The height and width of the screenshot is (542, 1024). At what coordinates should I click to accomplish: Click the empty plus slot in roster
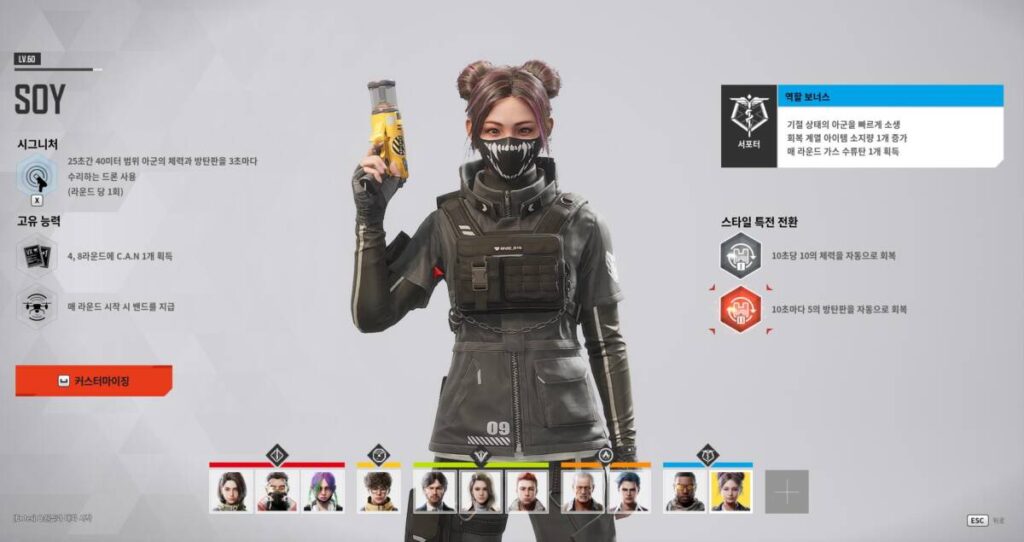click(787, 491)
